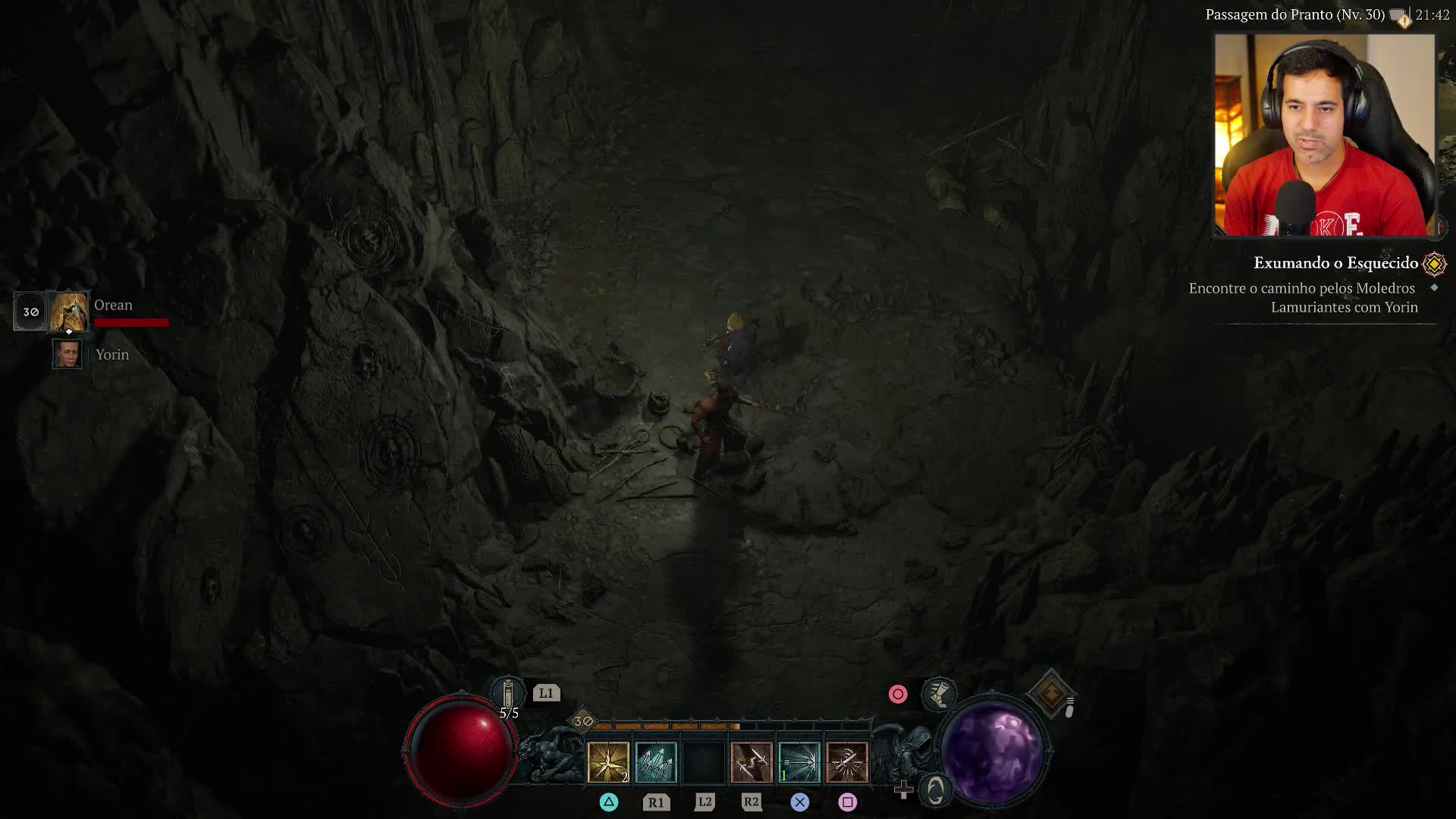
Task: Click the streamer webcam overlay
Action: tap(1324, 136)
